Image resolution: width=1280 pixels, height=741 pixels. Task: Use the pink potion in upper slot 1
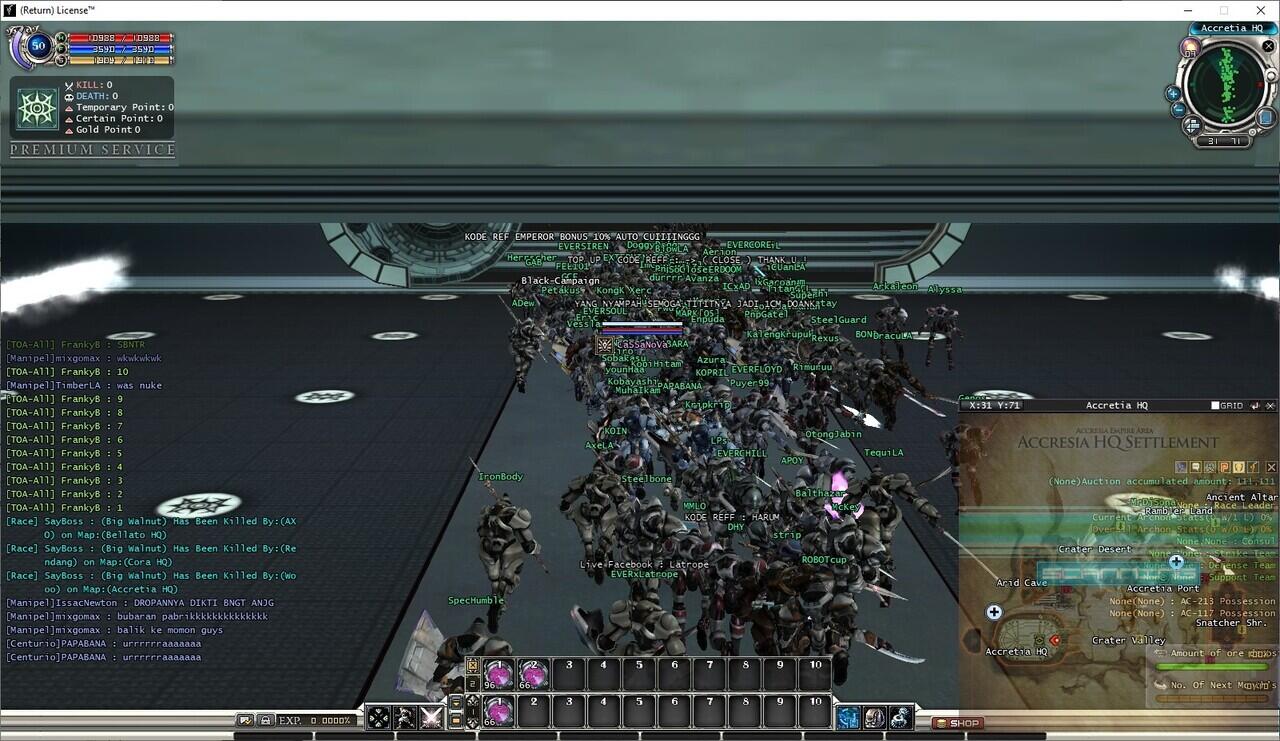coord(499,673)
